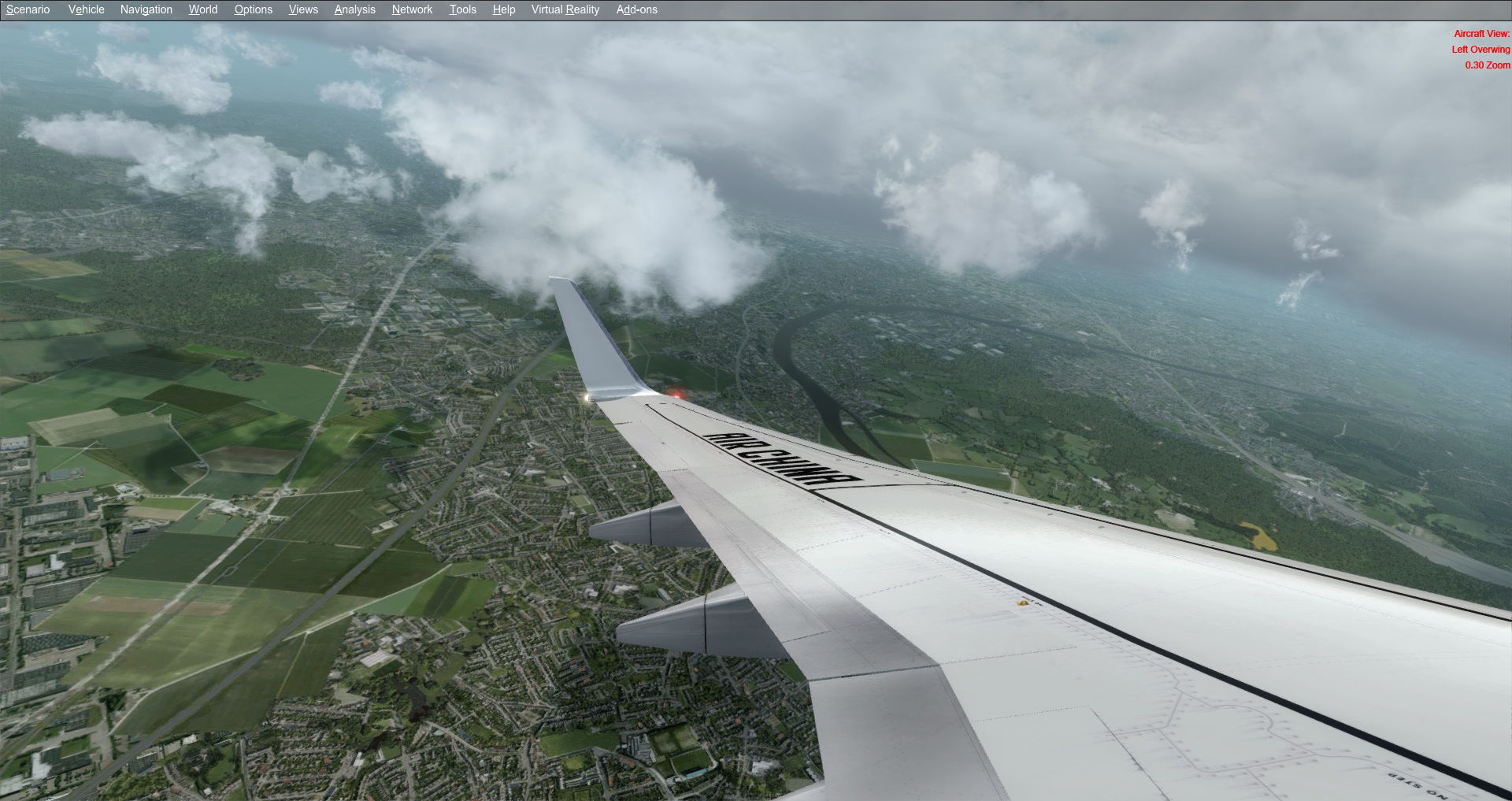Show the Views menu

click(303, 9)
